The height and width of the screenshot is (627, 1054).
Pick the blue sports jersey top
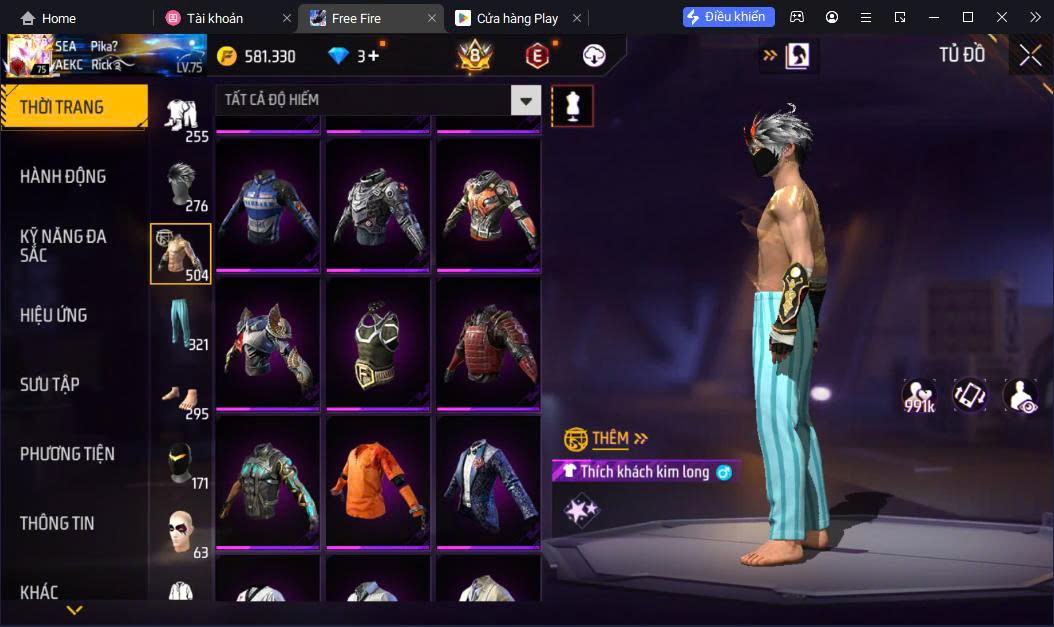pos(268,204)
